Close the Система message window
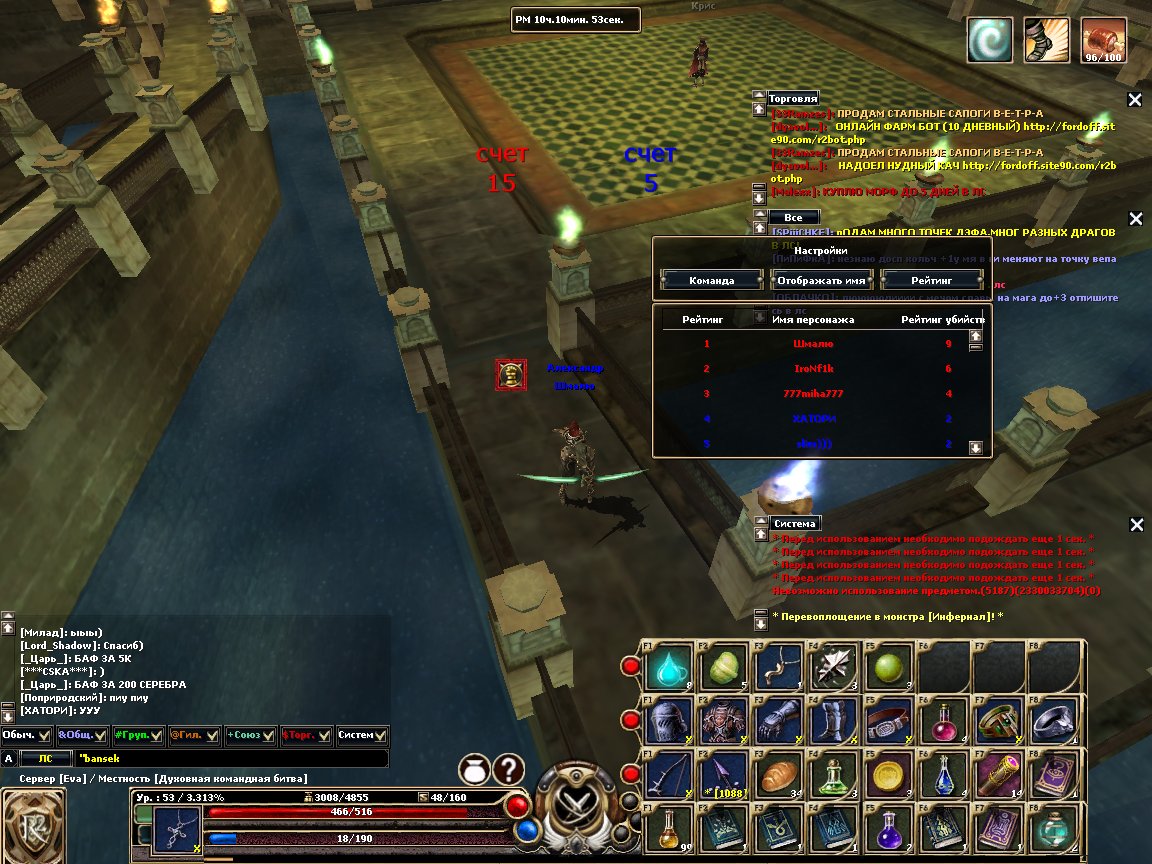Screen dimensions: 1152x864 point(1135,524)
